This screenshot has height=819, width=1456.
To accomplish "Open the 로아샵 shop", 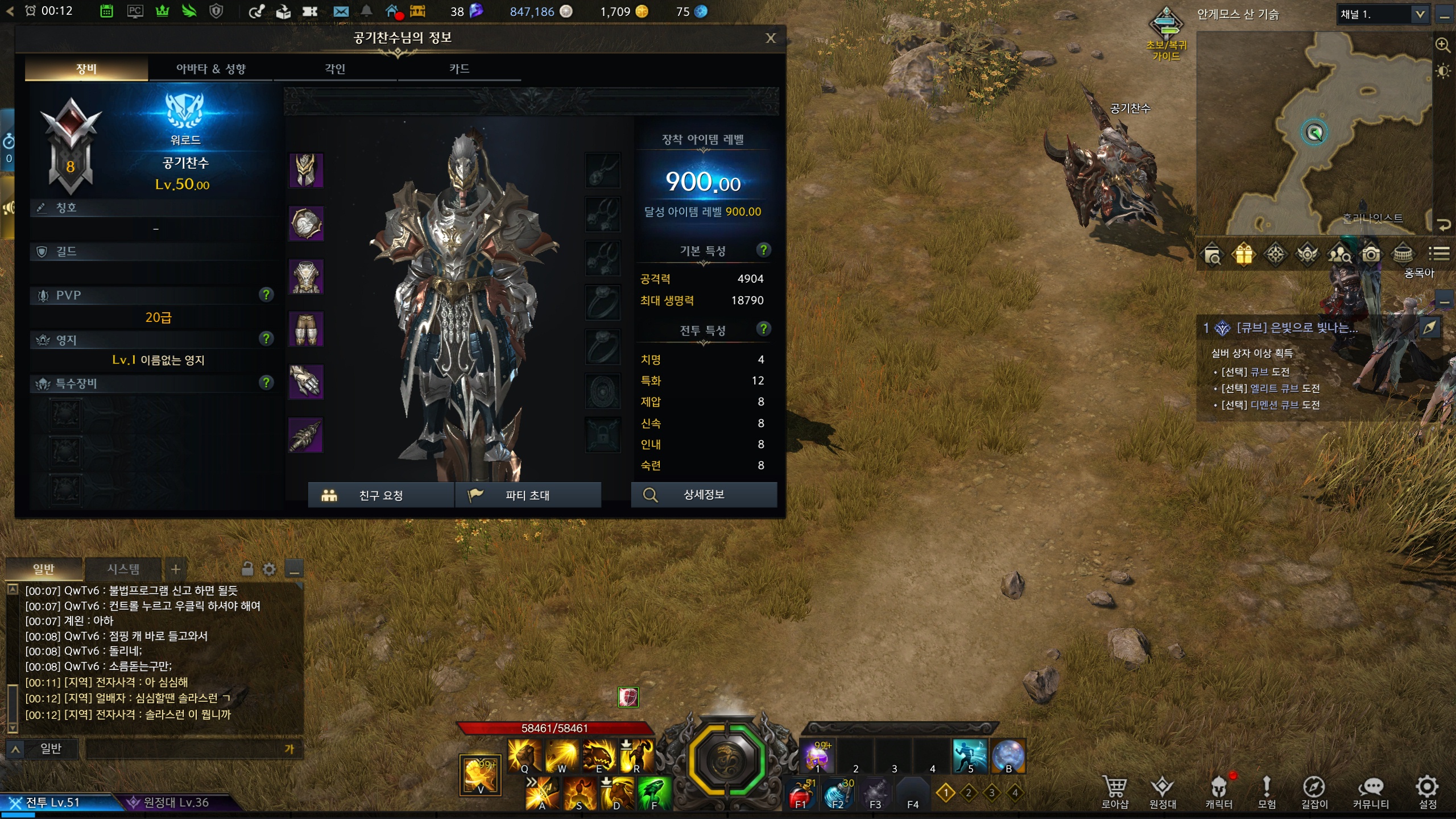I will click(1114, 792).
